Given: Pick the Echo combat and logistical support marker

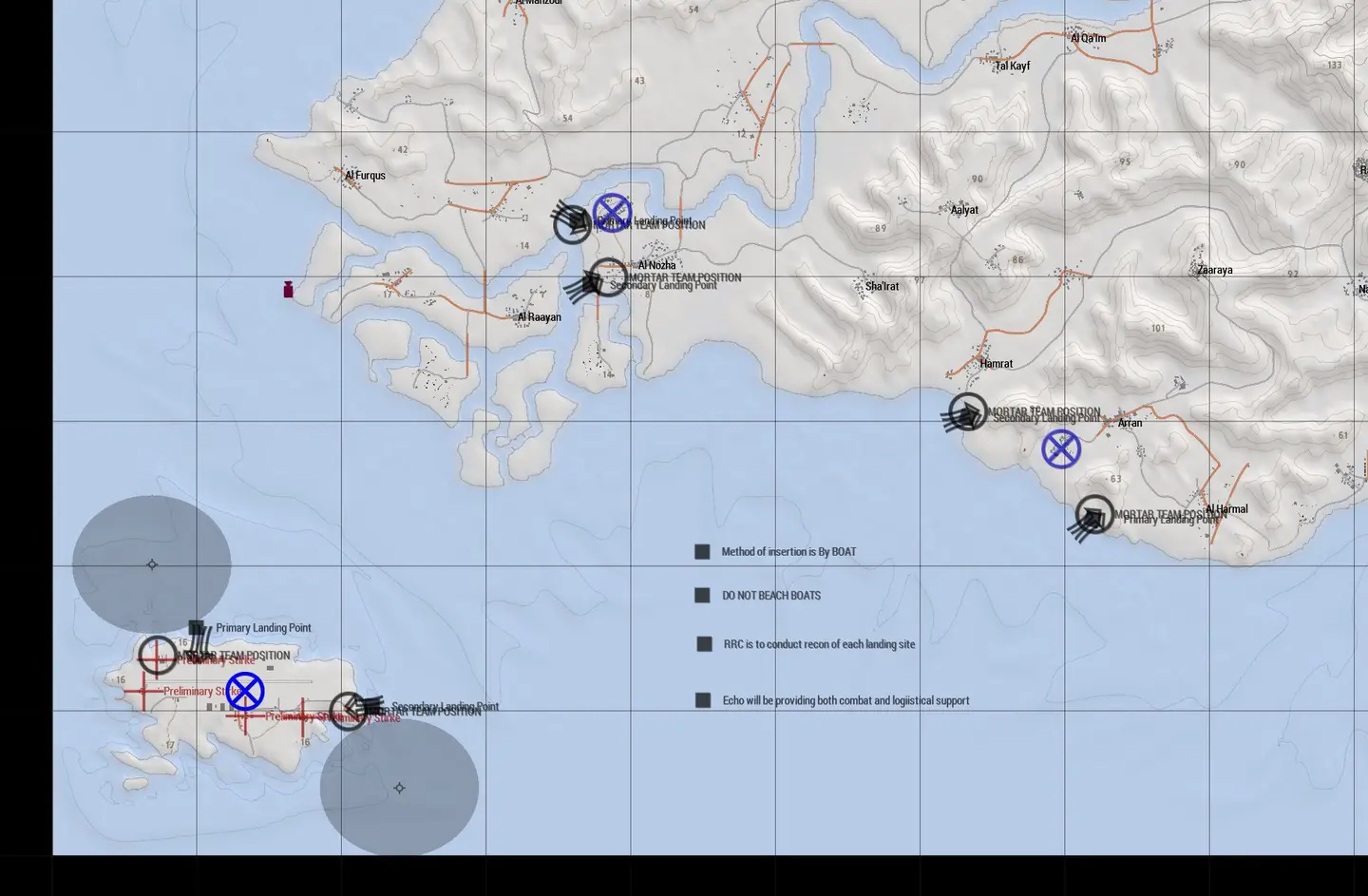Looking at the screenshot, I should point(703,700).
